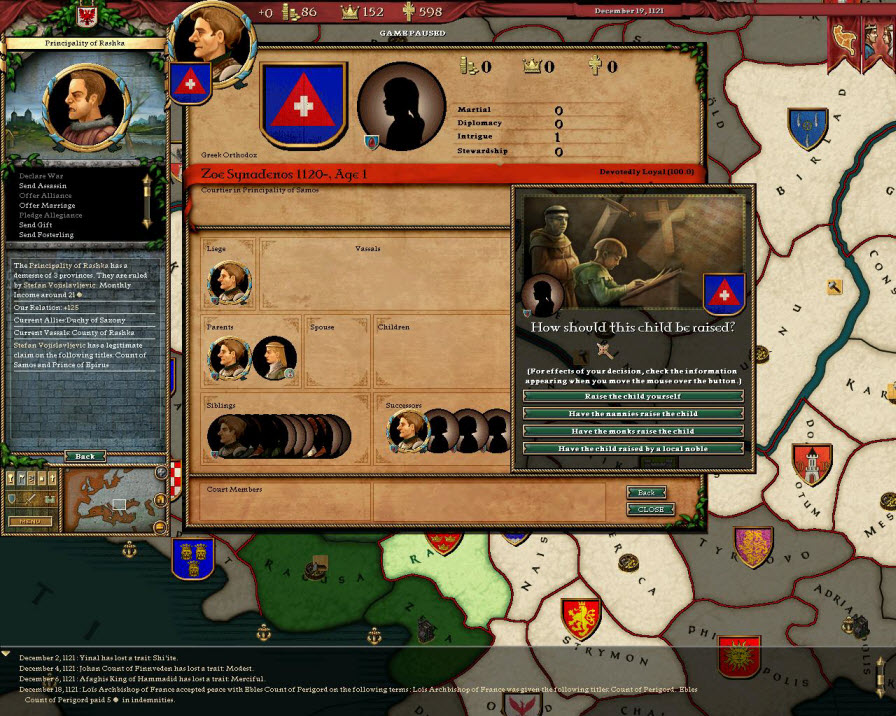This screenshot has height=716, width=896.
Task: Open the mother's portrait under Parents
Action: [273, 358]
